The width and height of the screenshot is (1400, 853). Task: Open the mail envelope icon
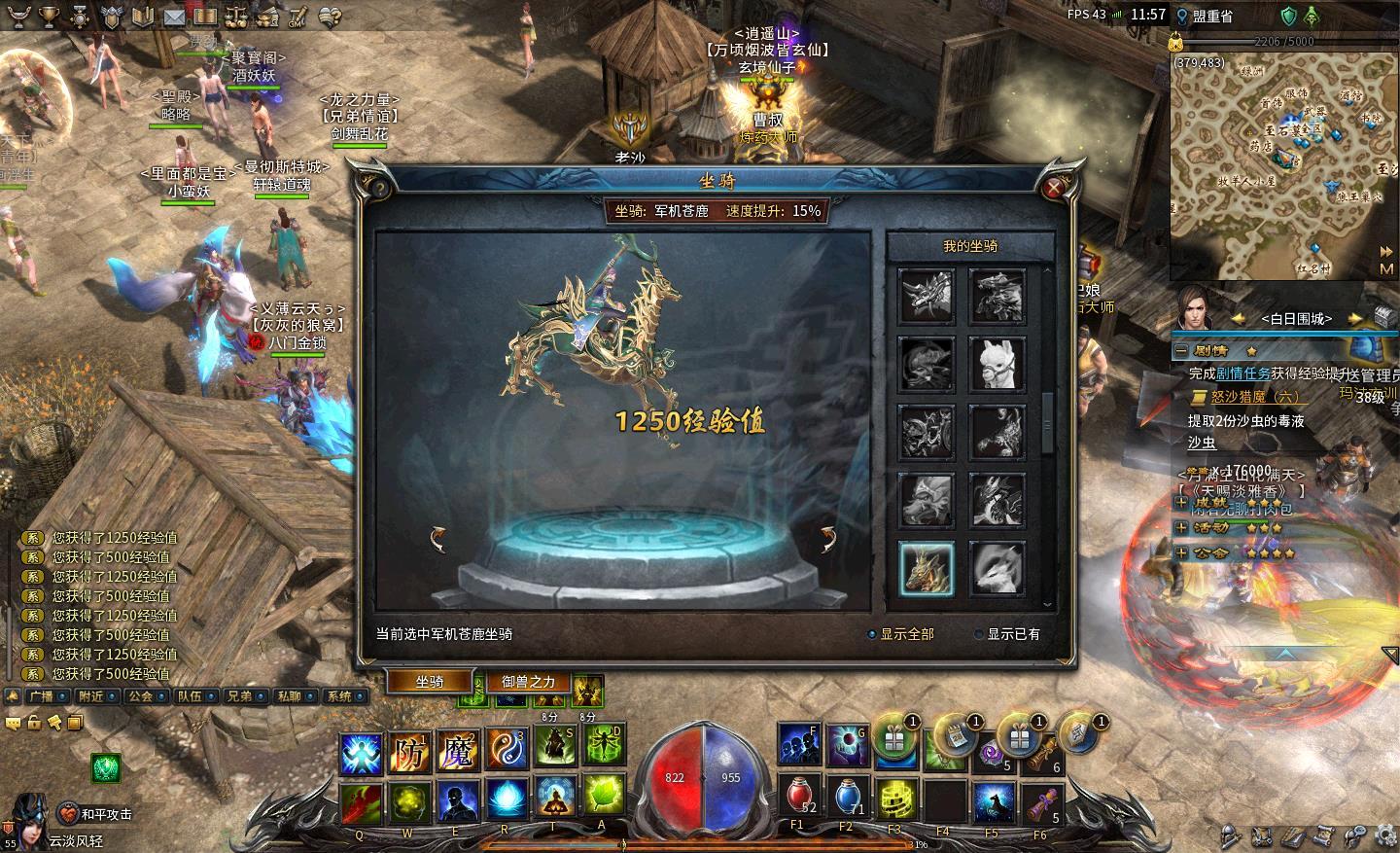(x=174, y=17)
